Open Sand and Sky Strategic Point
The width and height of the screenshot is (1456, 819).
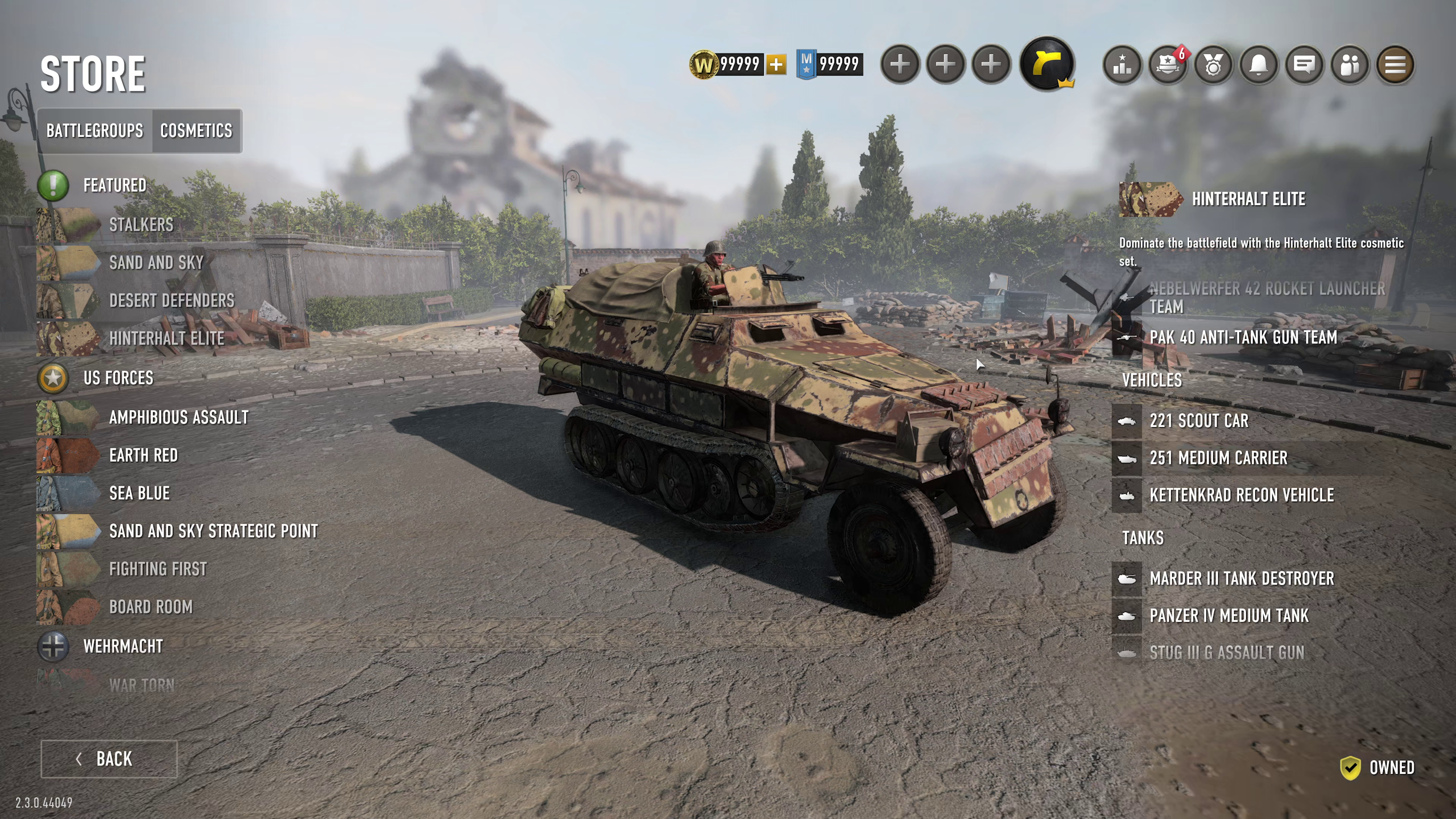(x=213, y=531)
